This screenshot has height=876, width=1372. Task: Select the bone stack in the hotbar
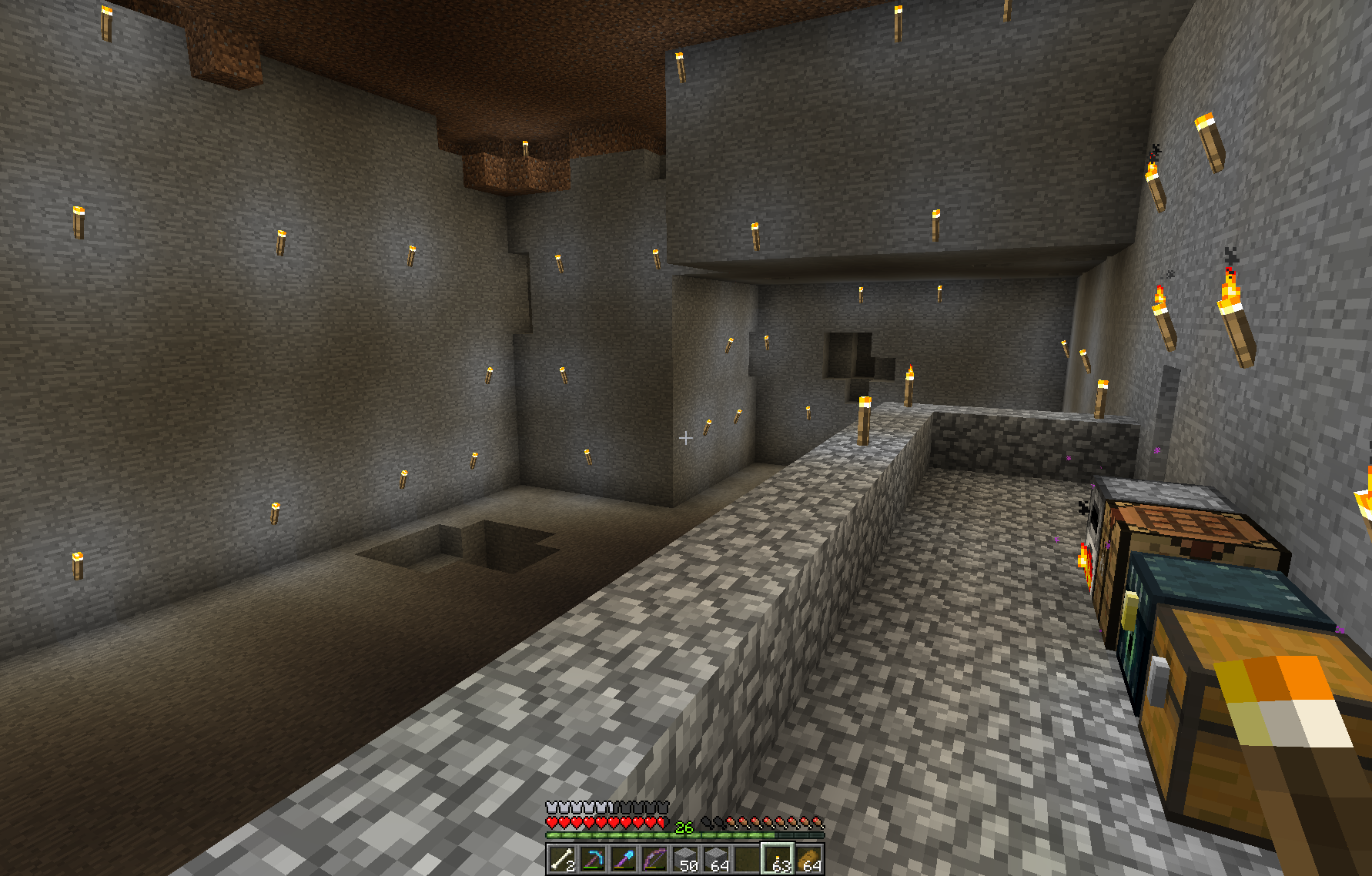[x=562, y=859]
